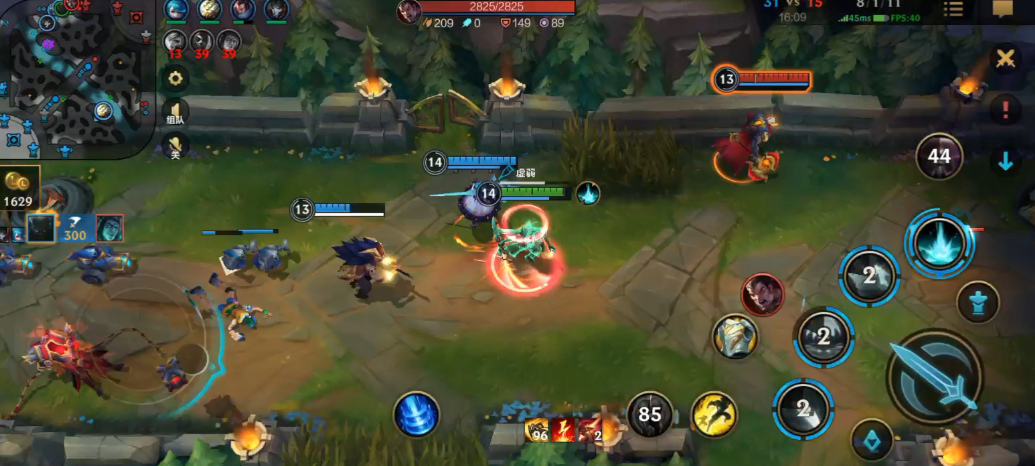Screen dimensions: 1035x466
Task: Tap the sword basic attack button
Action: [x=934, y=379]
